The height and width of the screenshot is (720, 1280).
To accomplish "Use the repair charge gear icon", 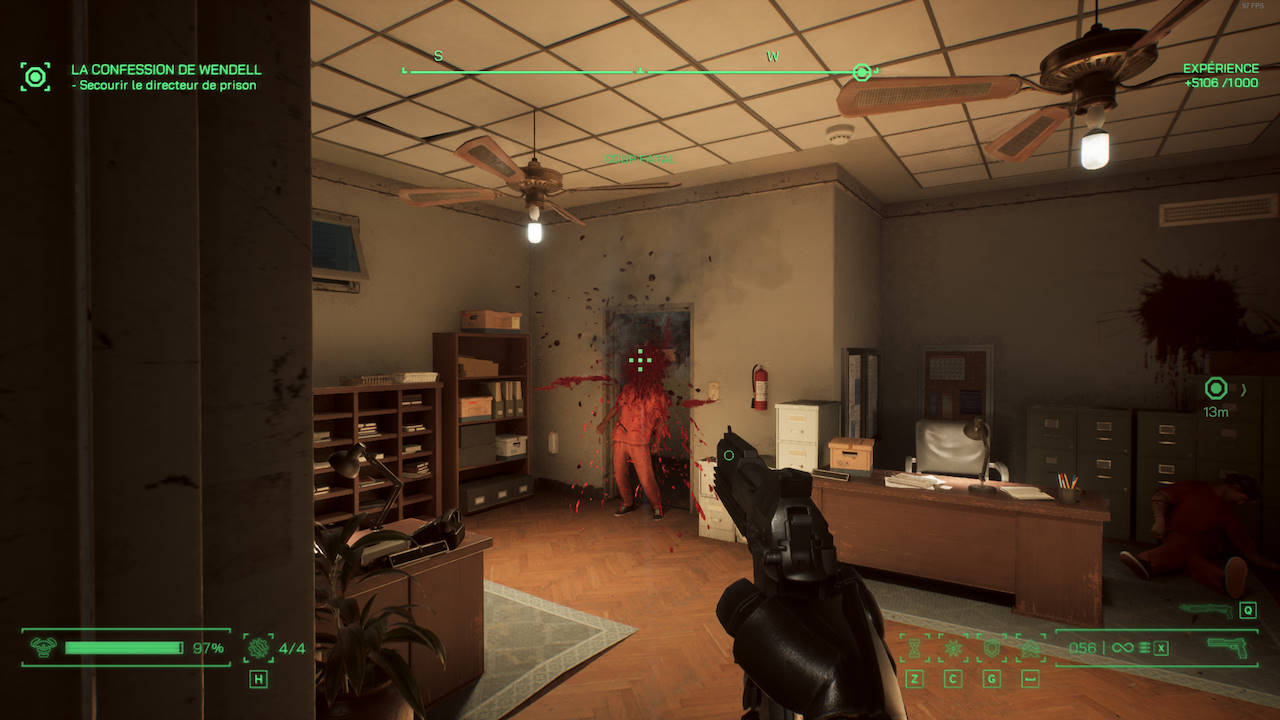I will tap(258, 648).
